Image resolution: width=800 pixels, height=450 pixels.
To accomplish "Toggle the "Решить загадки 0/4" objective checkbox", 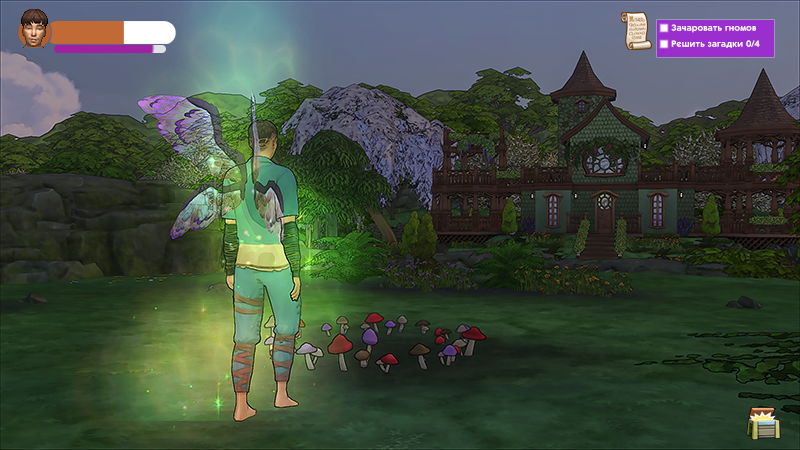I will pos(664,44).
